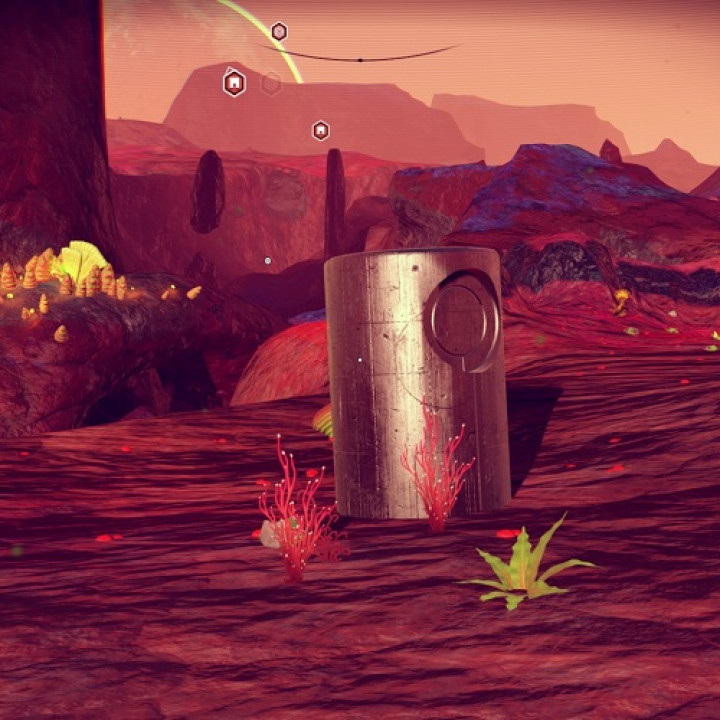This screenshot has height=720, width=720.
Task: Click the larger building waypoint marker
Action: click(234, 83)
